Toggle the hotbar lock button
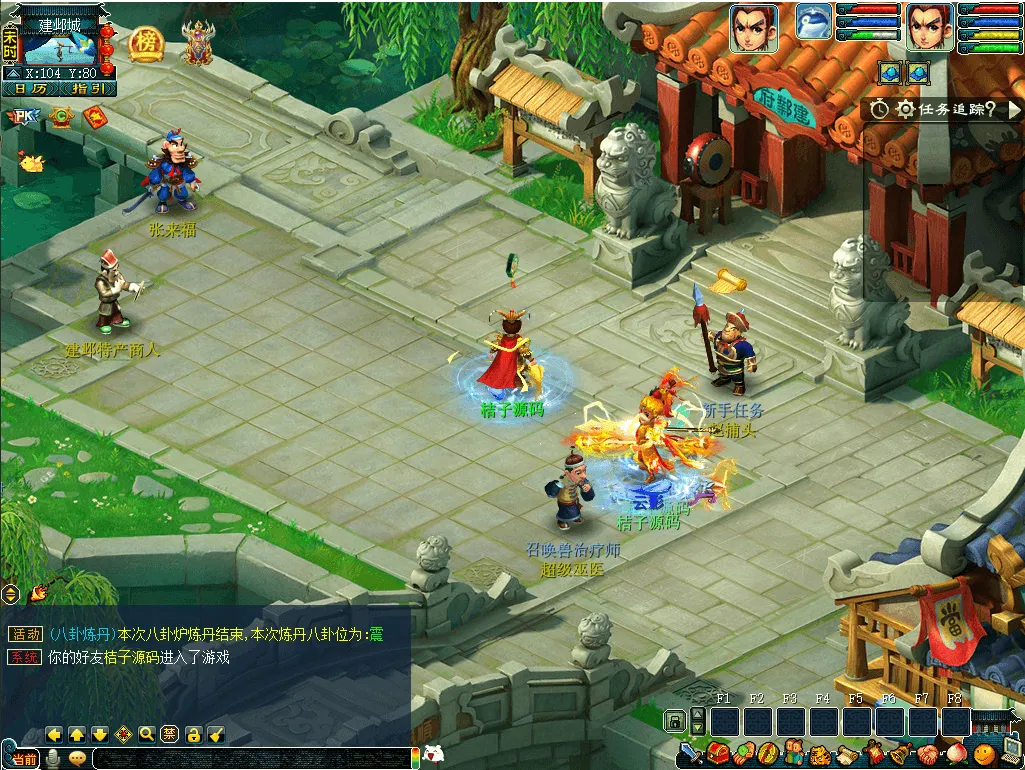Image resolution: width=1025 pixels, height=770 pixels. [x=676, y=720]
